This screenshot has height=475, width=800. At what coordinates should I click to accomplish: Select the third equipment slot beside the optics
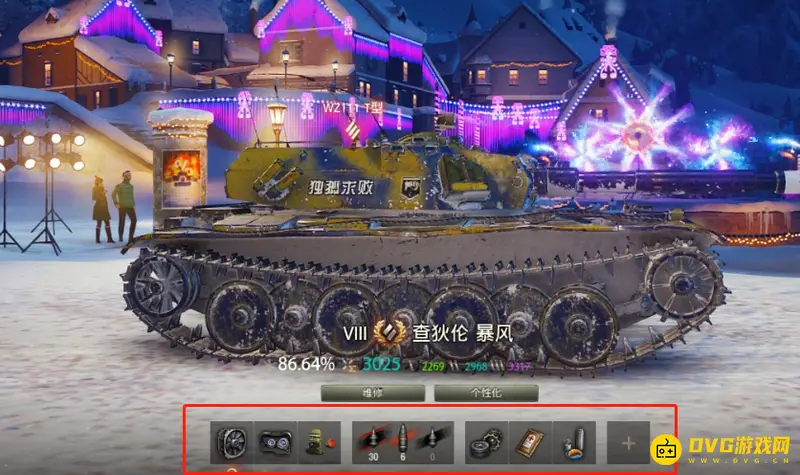tap(318, 441)
